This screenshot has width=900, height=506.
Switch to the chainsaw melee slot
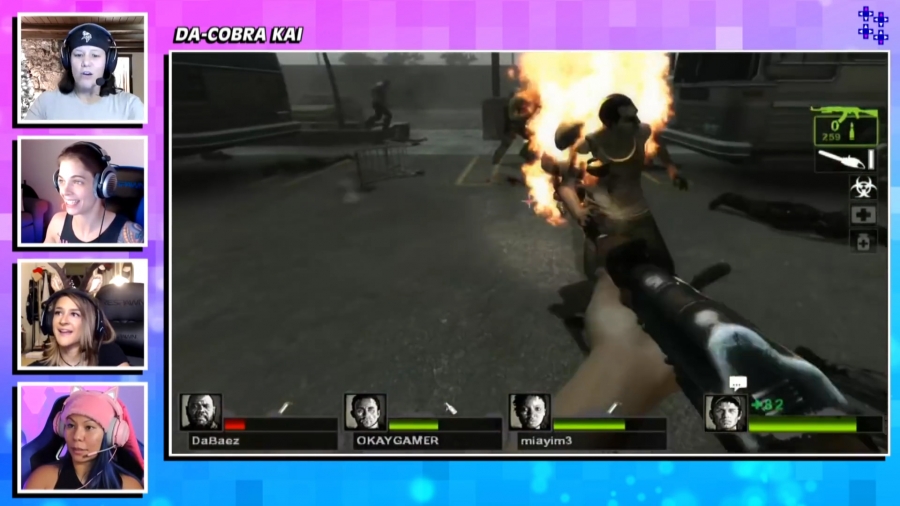click(x=845, y=160)
